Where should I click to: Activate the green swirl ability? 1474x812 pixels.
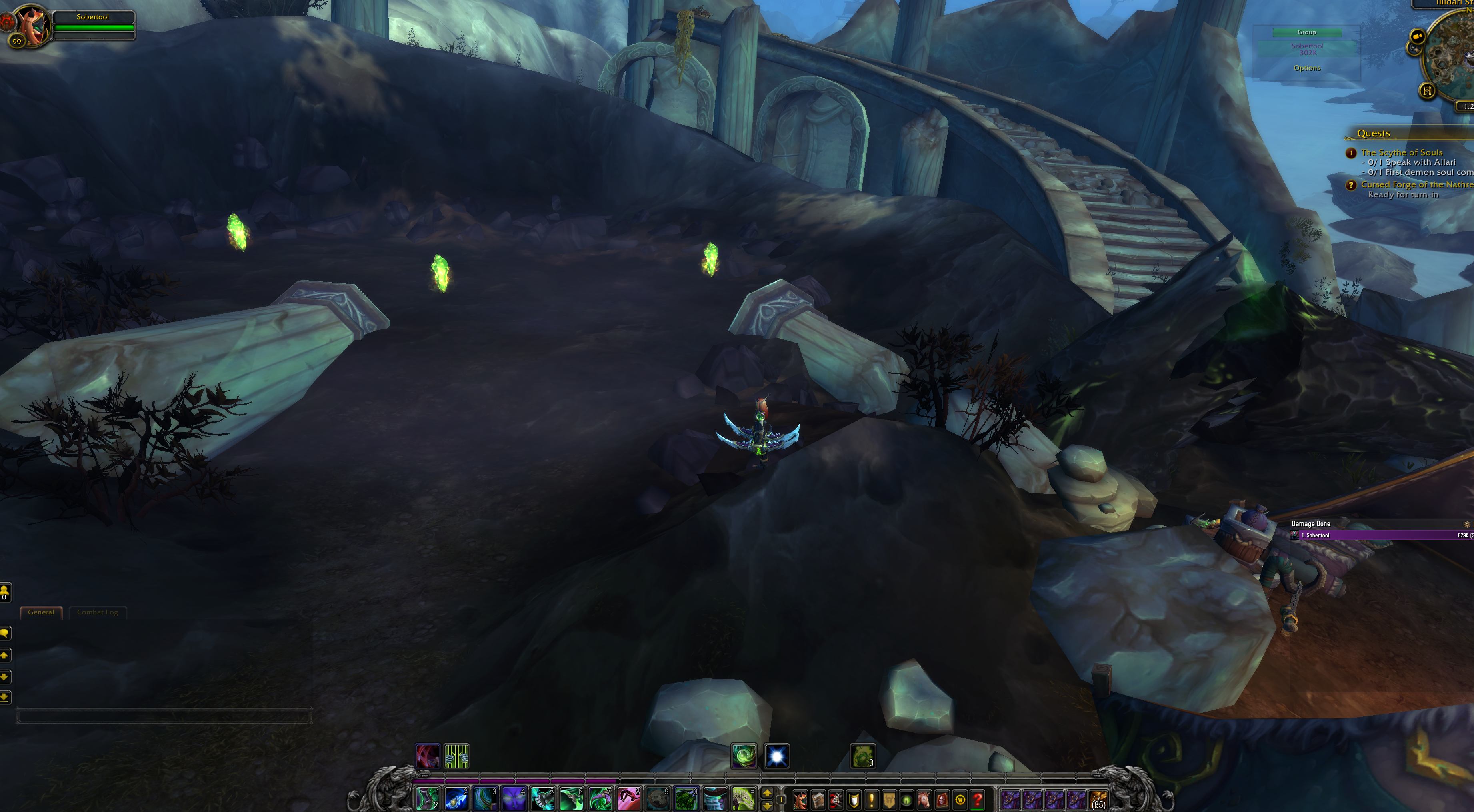(744, 756)
